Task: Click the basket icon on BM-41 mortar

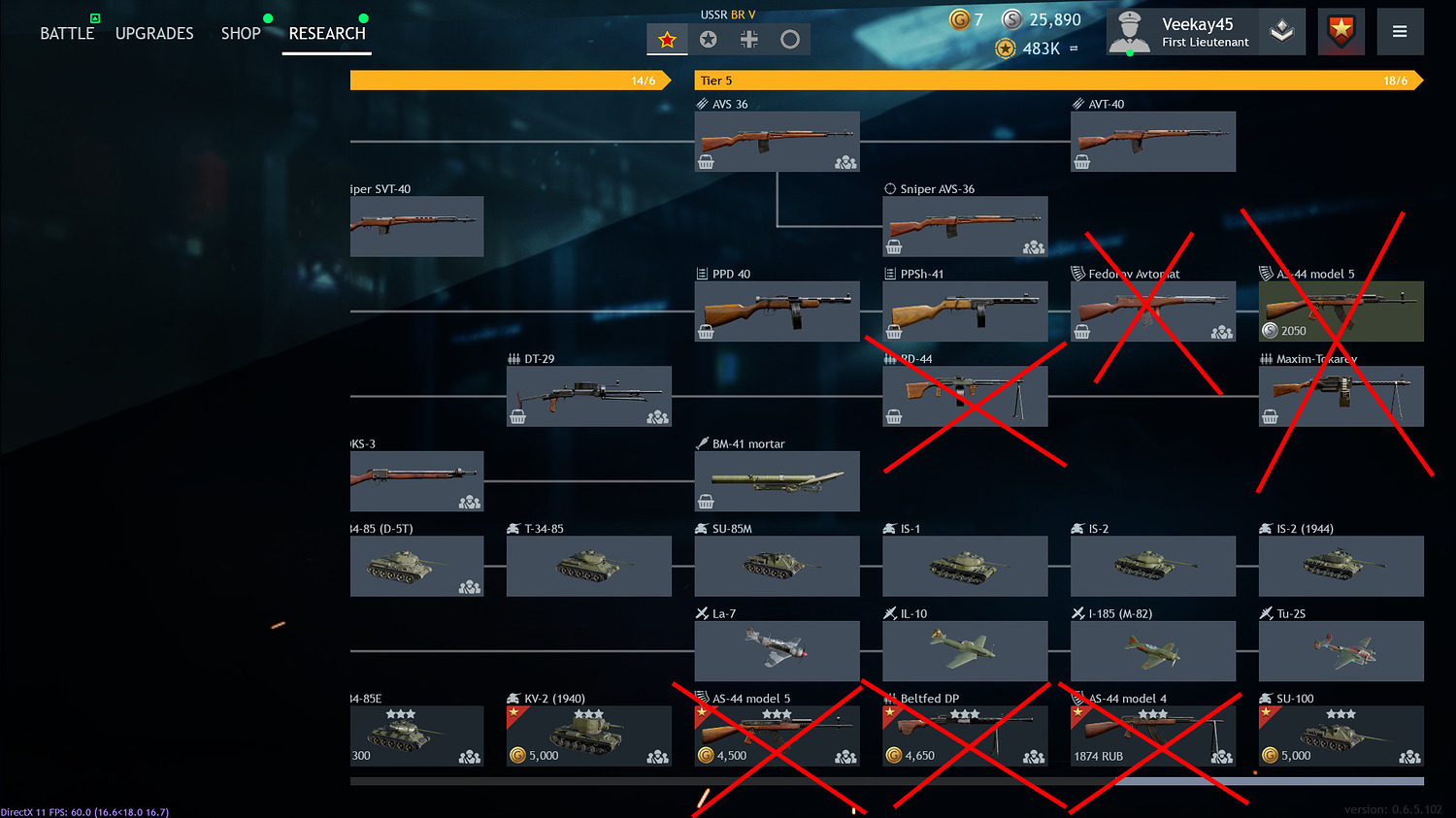Action: [707, 501]
